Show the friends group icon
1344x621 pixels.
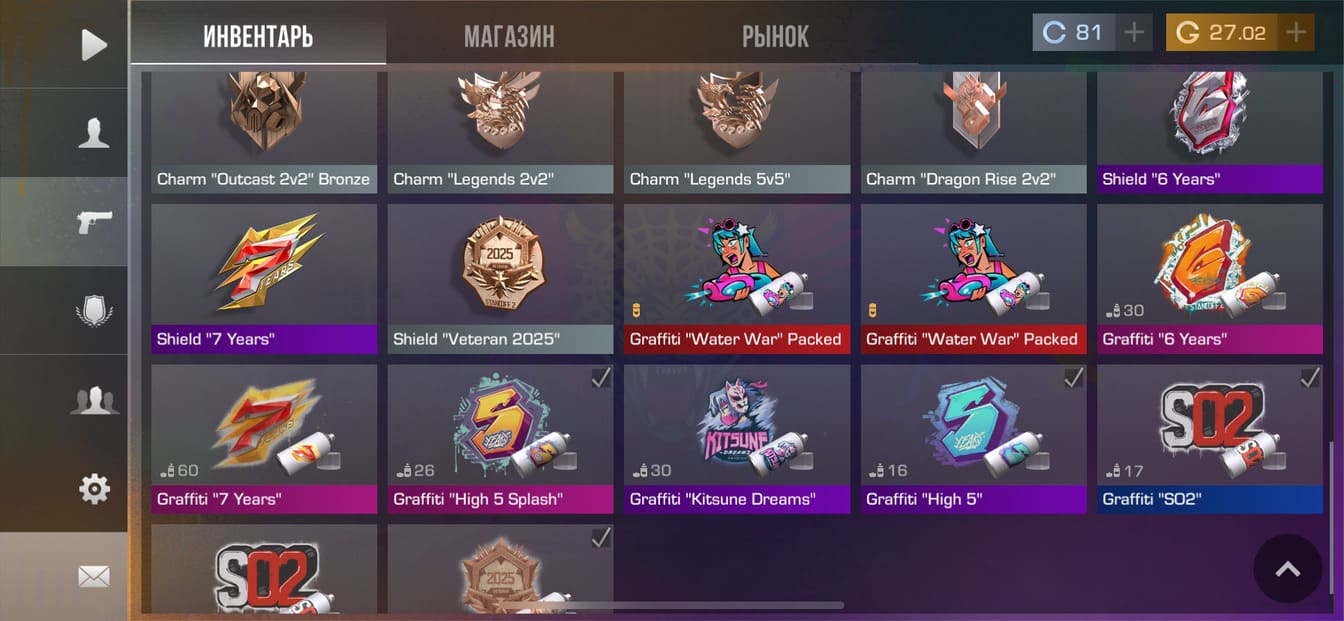[93, 400]
